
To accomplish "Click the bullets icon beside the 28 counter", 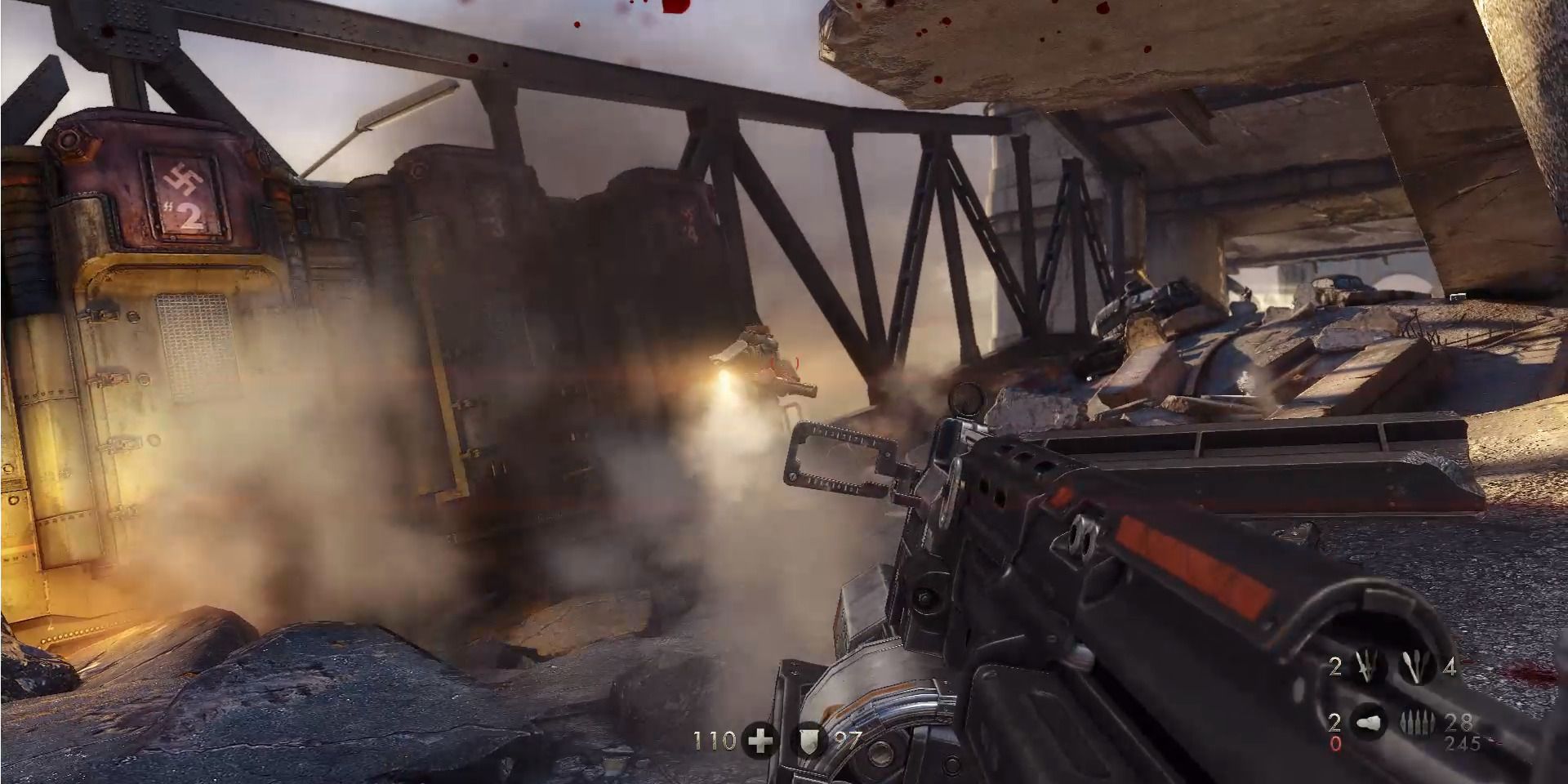I will click(1418, 724).
